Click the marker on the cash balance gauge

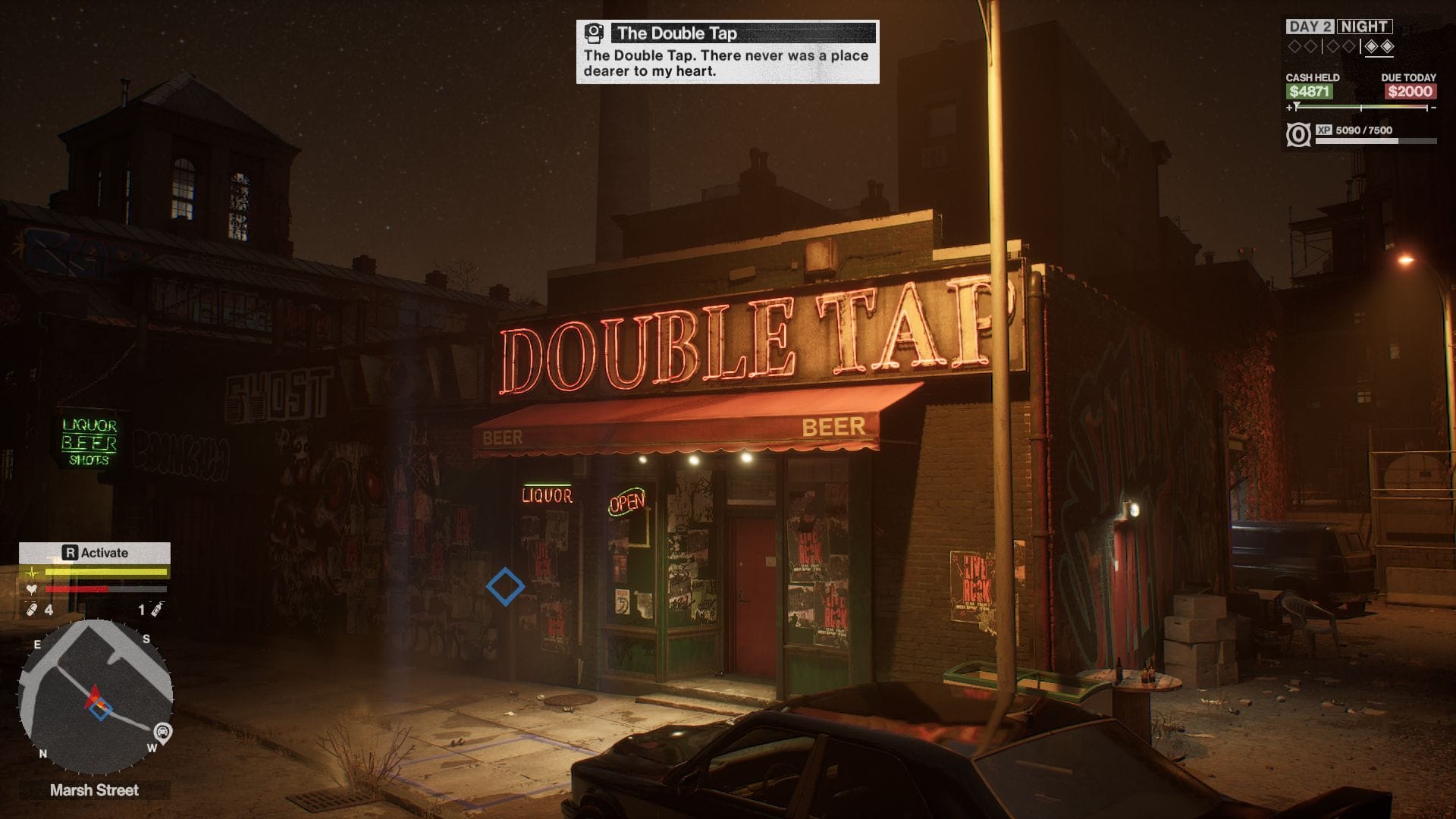tap(1297, 104)
